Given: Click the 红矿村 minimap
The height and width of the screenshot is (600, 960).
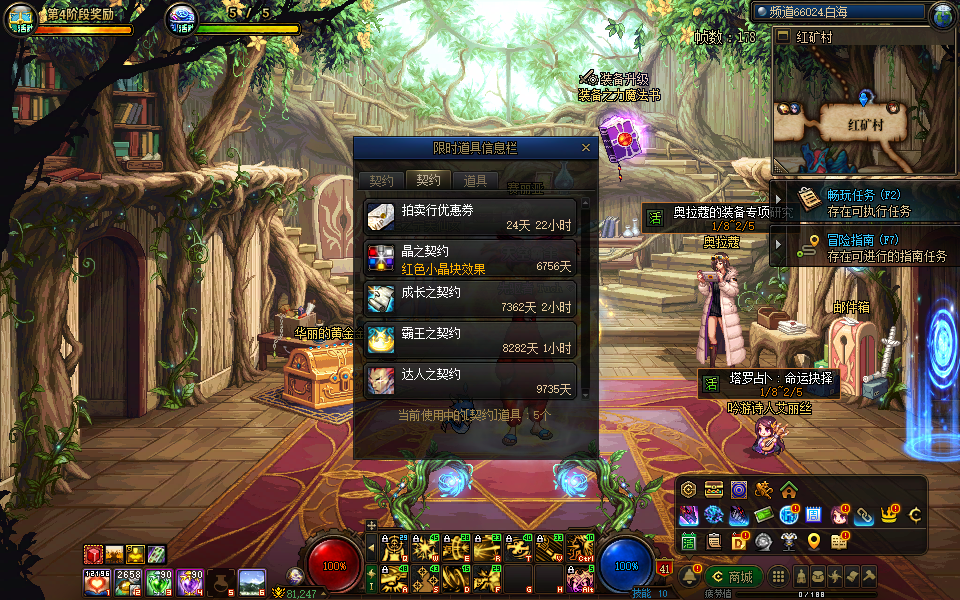Looking at the screenshot, I should [862, 110].
